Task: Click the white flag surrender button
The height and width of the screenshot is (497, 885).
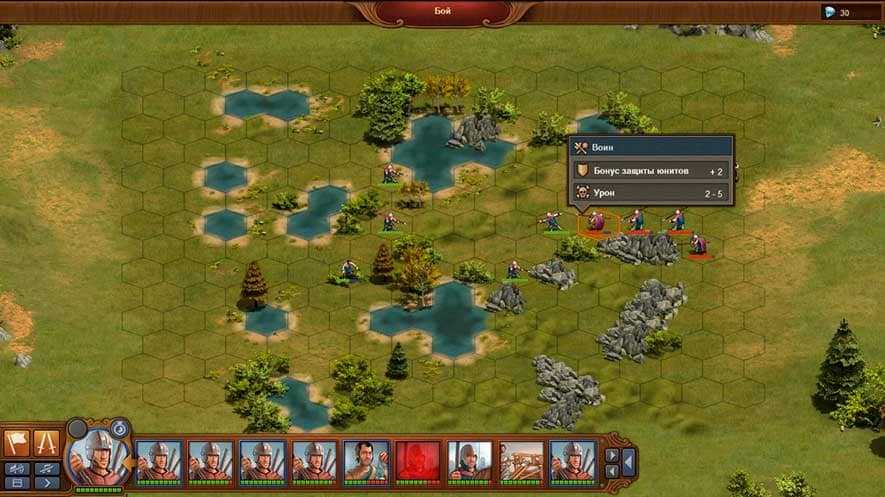Action: pyautogui.click(x=18, y=442)
